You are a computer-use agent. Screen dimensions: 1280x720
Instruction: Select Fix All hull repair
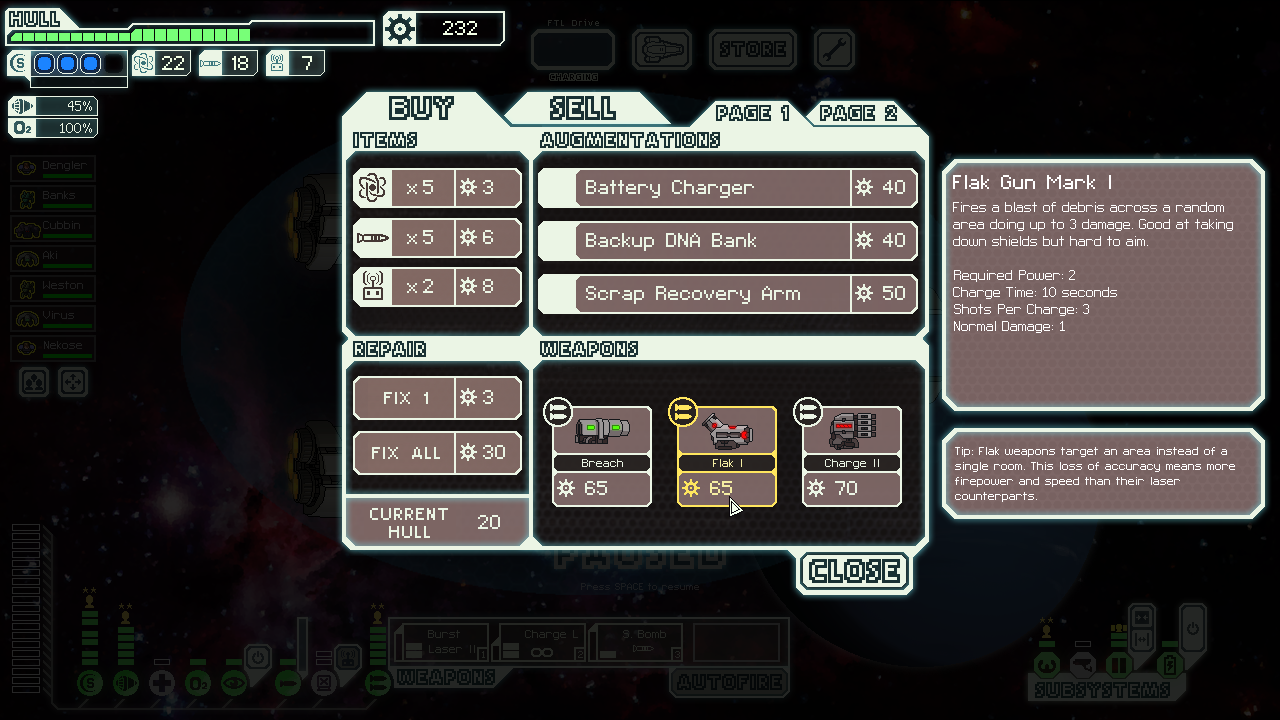(x=437, y=453)
